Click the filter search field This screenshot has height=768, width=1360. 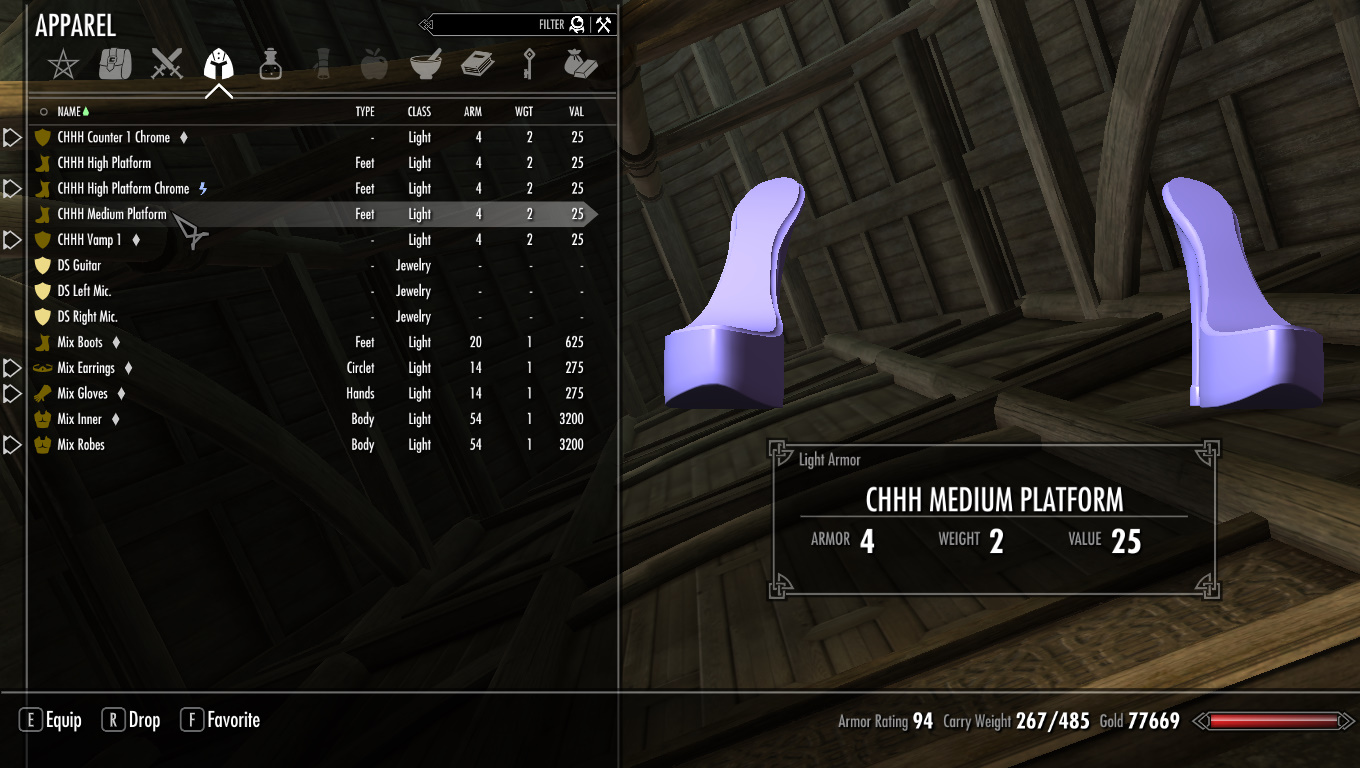[x=500, y=25]
